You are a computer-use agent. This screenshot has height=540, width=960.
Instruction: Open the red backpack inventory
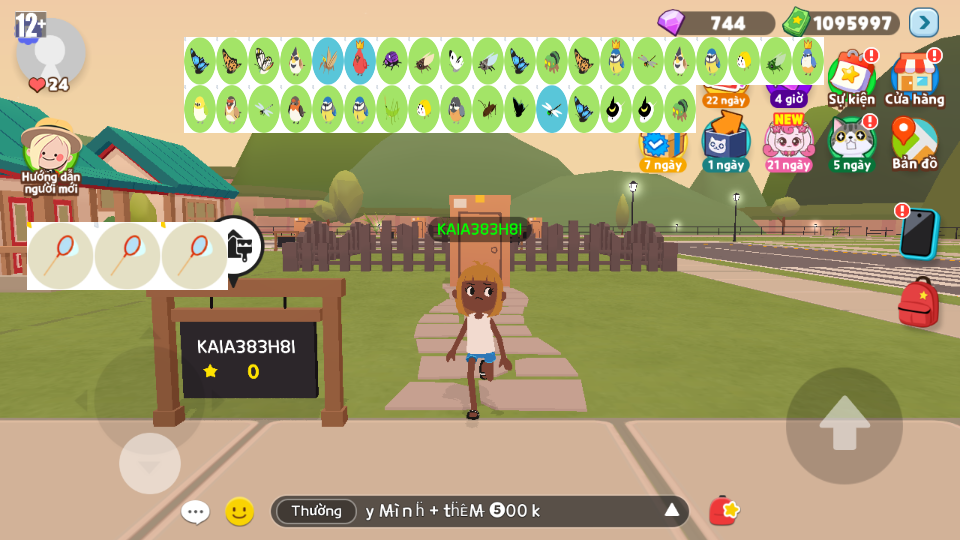[x=918, y=302]
